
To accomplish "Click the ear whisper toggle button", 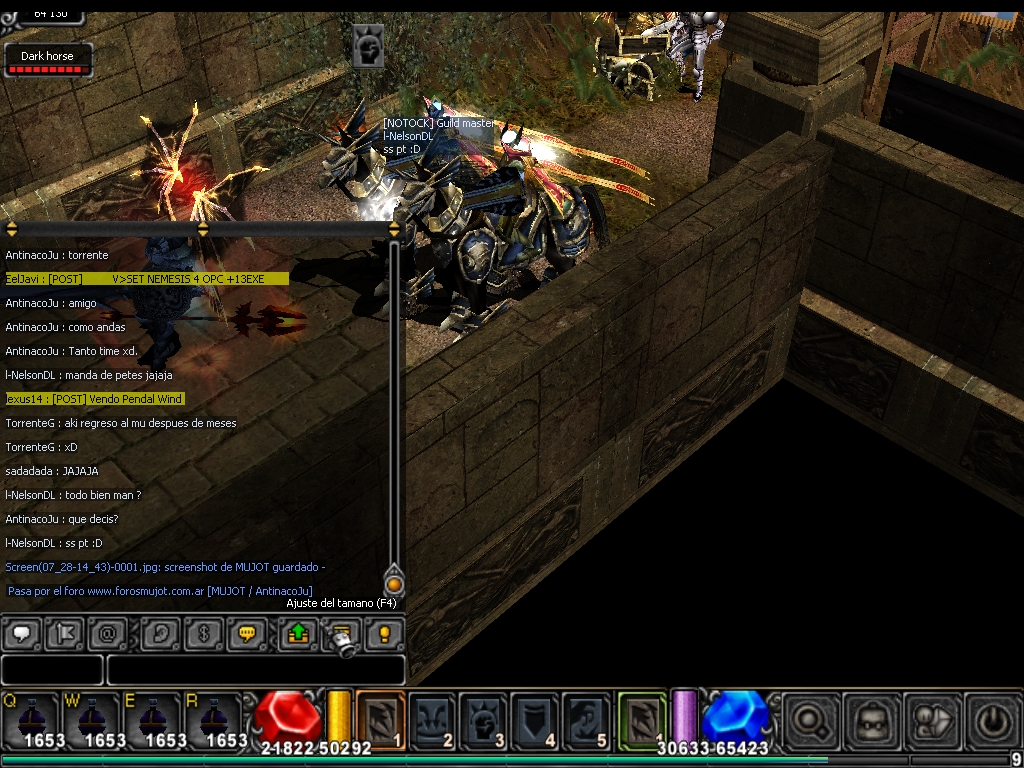I will coord(160,634).
